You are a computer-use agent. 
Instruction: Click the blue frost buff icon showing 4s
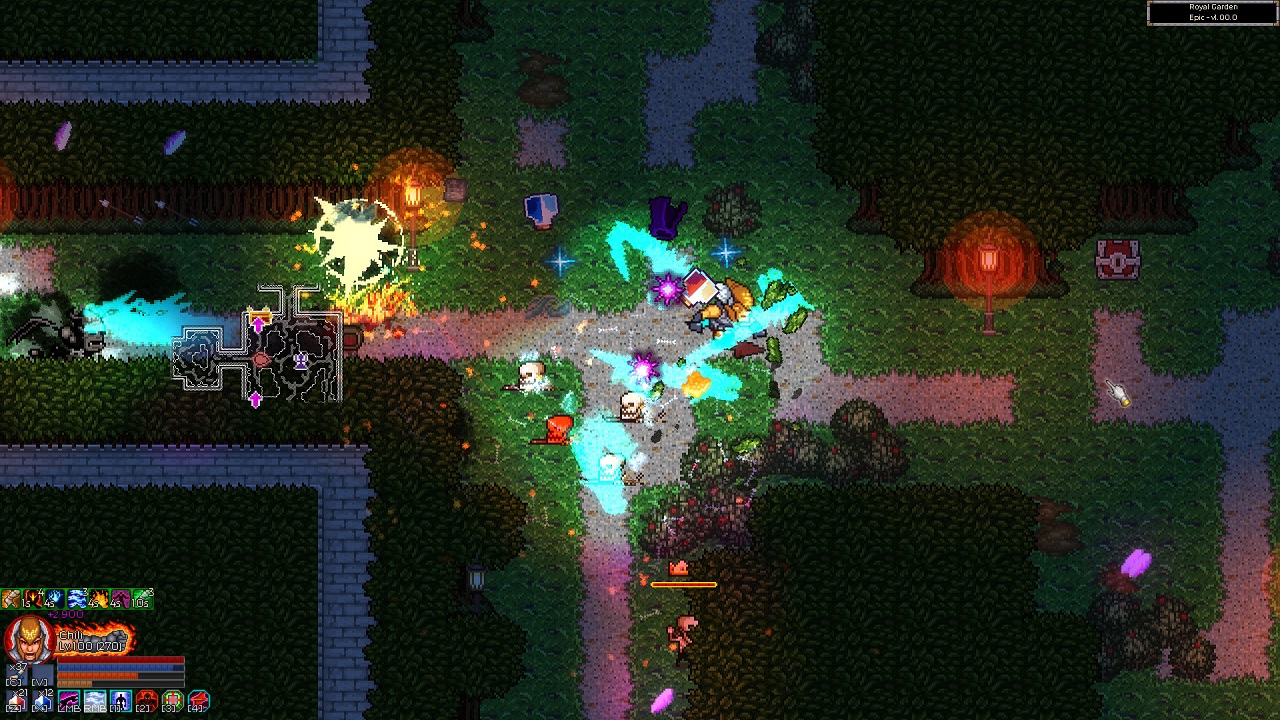point(54,598)
